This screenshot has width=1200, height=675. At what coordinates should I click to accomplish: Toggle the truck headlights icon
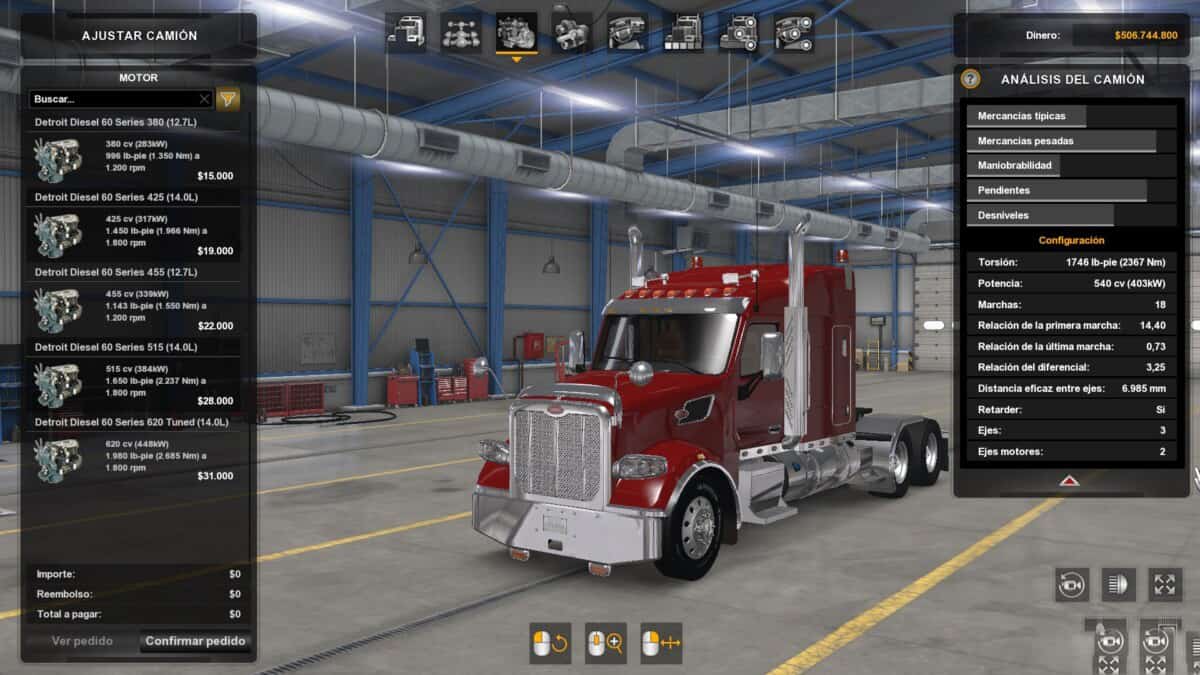(1118, 585)
